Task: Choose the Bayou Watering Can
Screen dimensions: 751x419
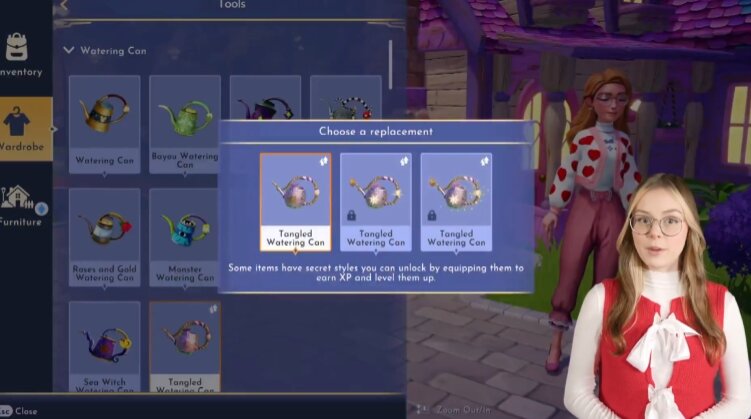Action: (x=185, y=123)
